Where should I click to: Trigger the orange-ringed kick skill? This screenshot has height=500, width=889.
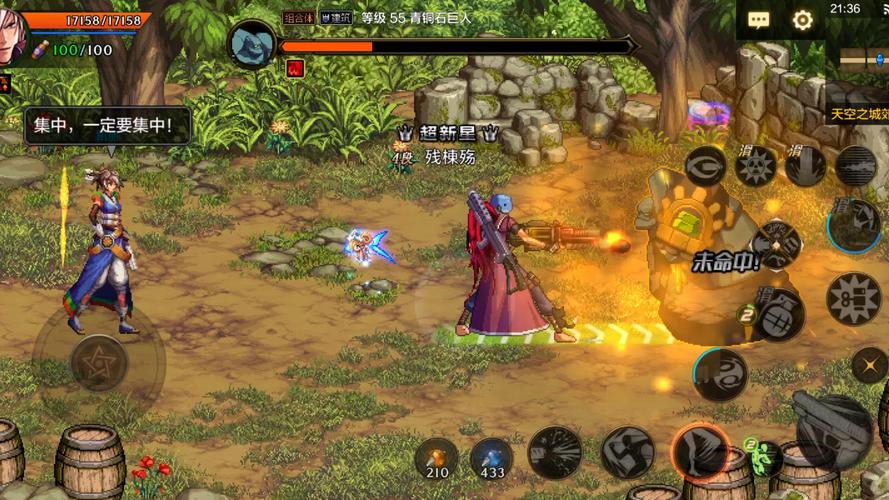[x=699, y=451]
